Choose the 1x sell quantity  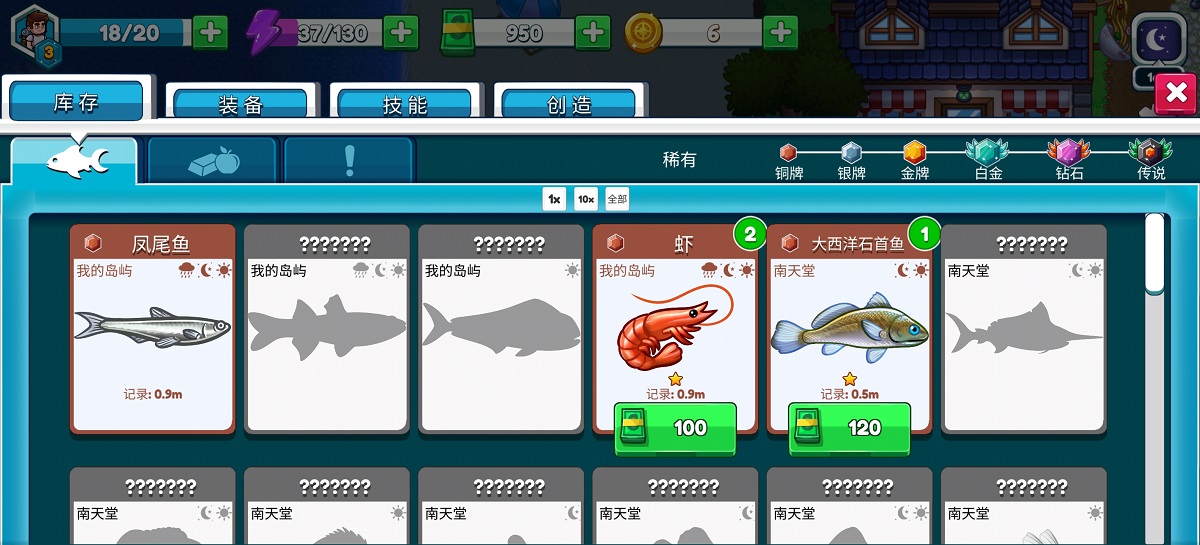(554, 199)
